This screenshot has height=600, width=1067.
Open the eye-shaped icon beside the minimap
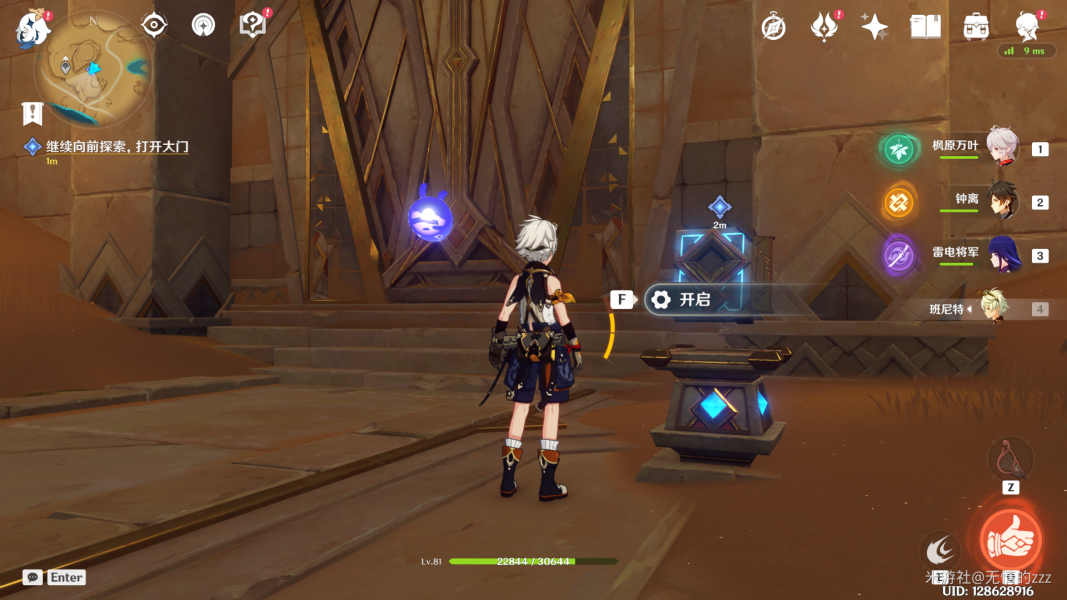click(x=154, y=25)
